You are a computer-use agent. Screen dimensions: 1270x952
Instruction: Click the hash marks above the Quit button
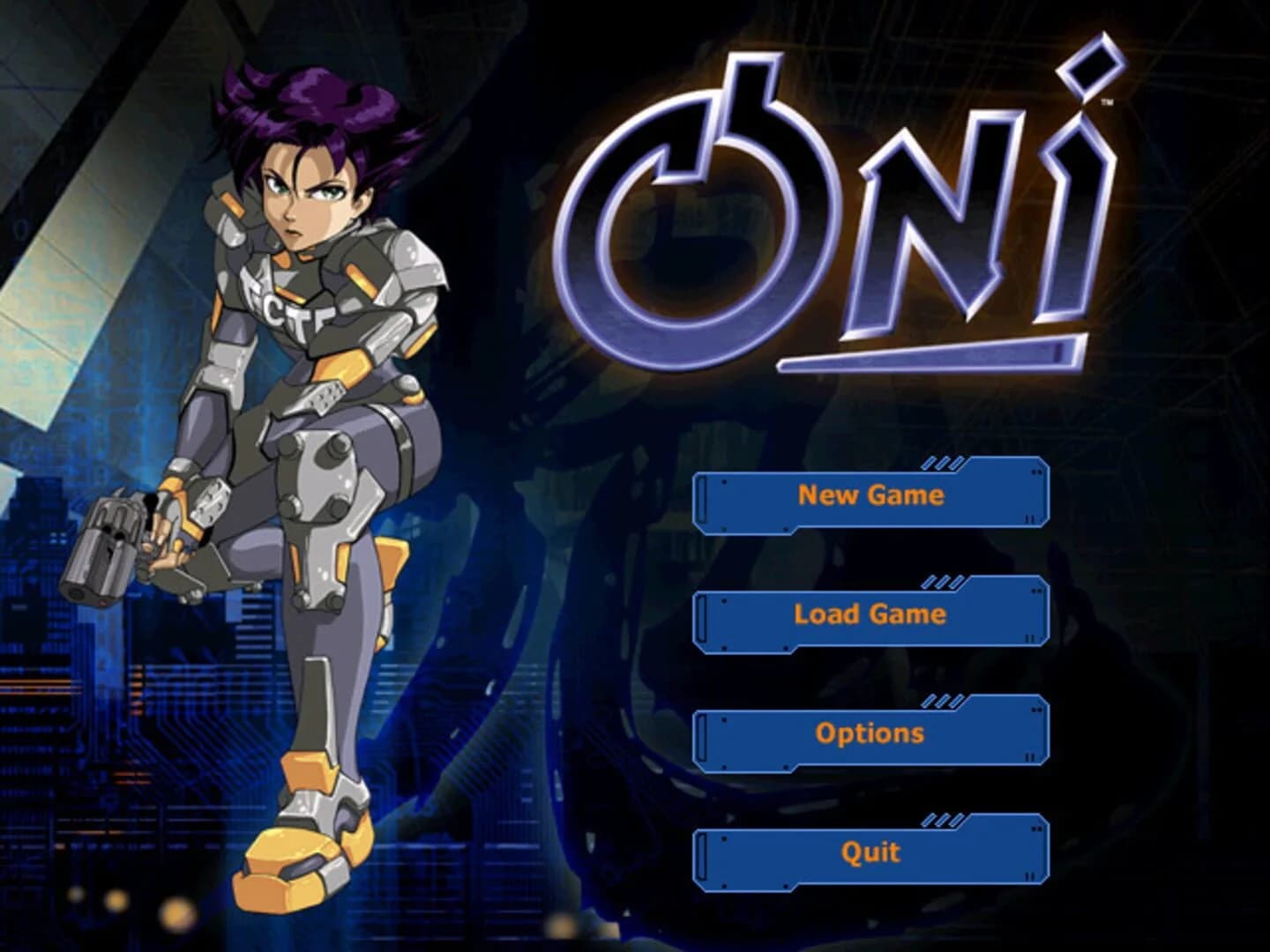point(942,822)
